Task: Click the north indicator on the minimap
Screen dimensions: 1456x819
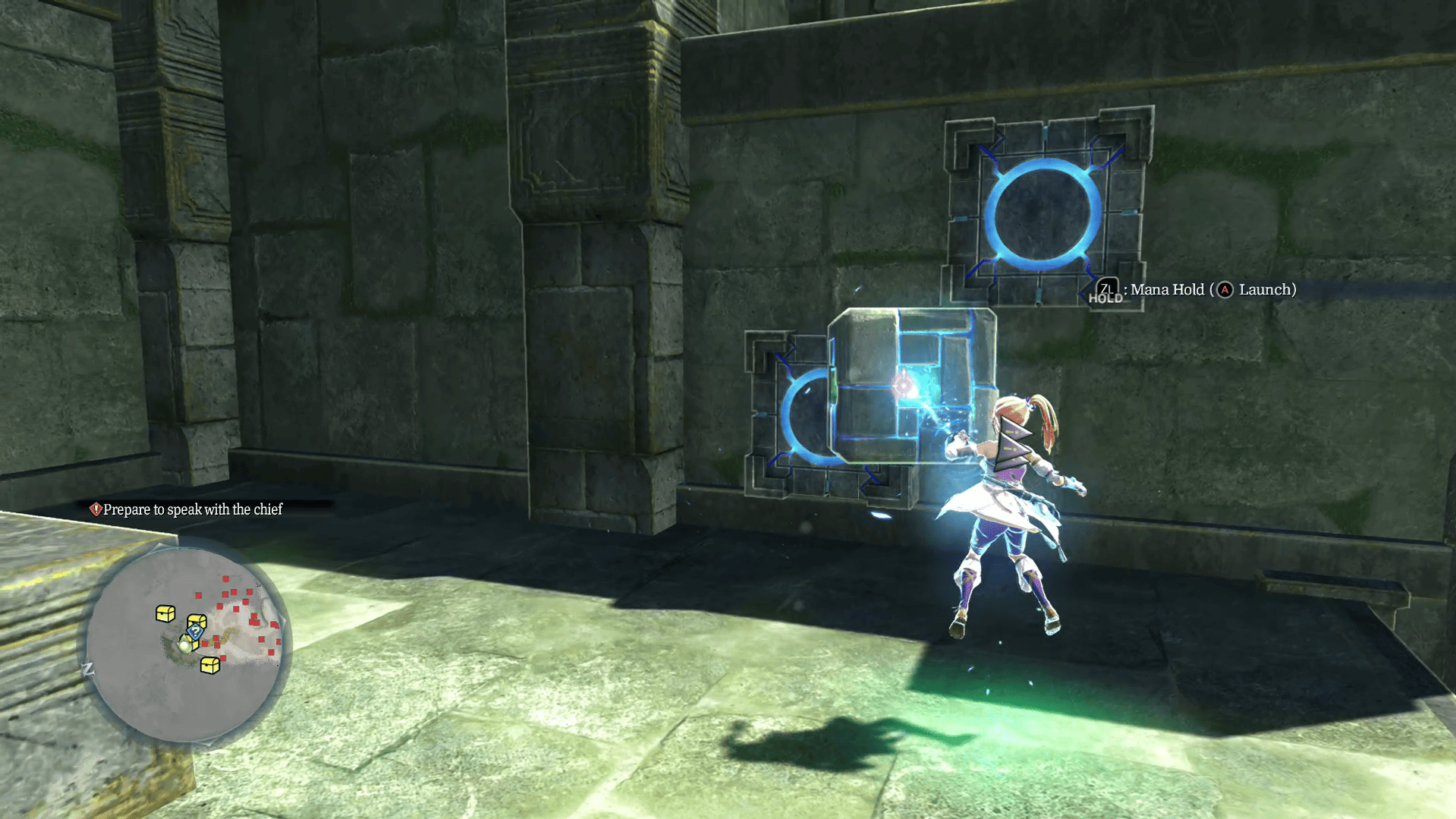Action: point(88,669)
